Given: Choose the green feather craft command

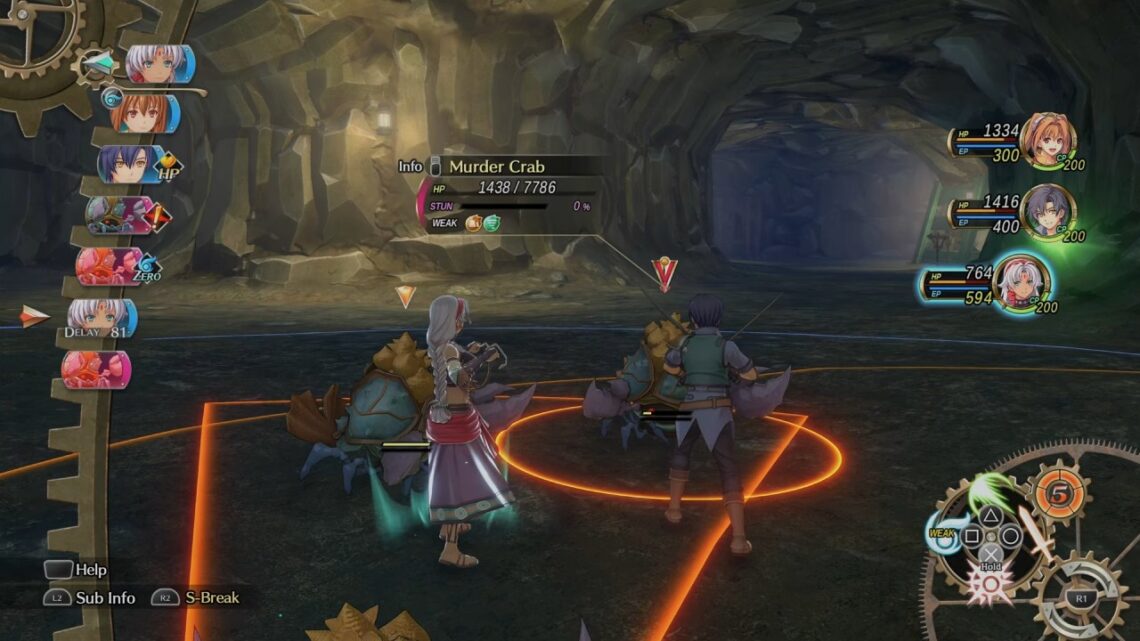Looking at the screenshot, I should tap(990, 491).
